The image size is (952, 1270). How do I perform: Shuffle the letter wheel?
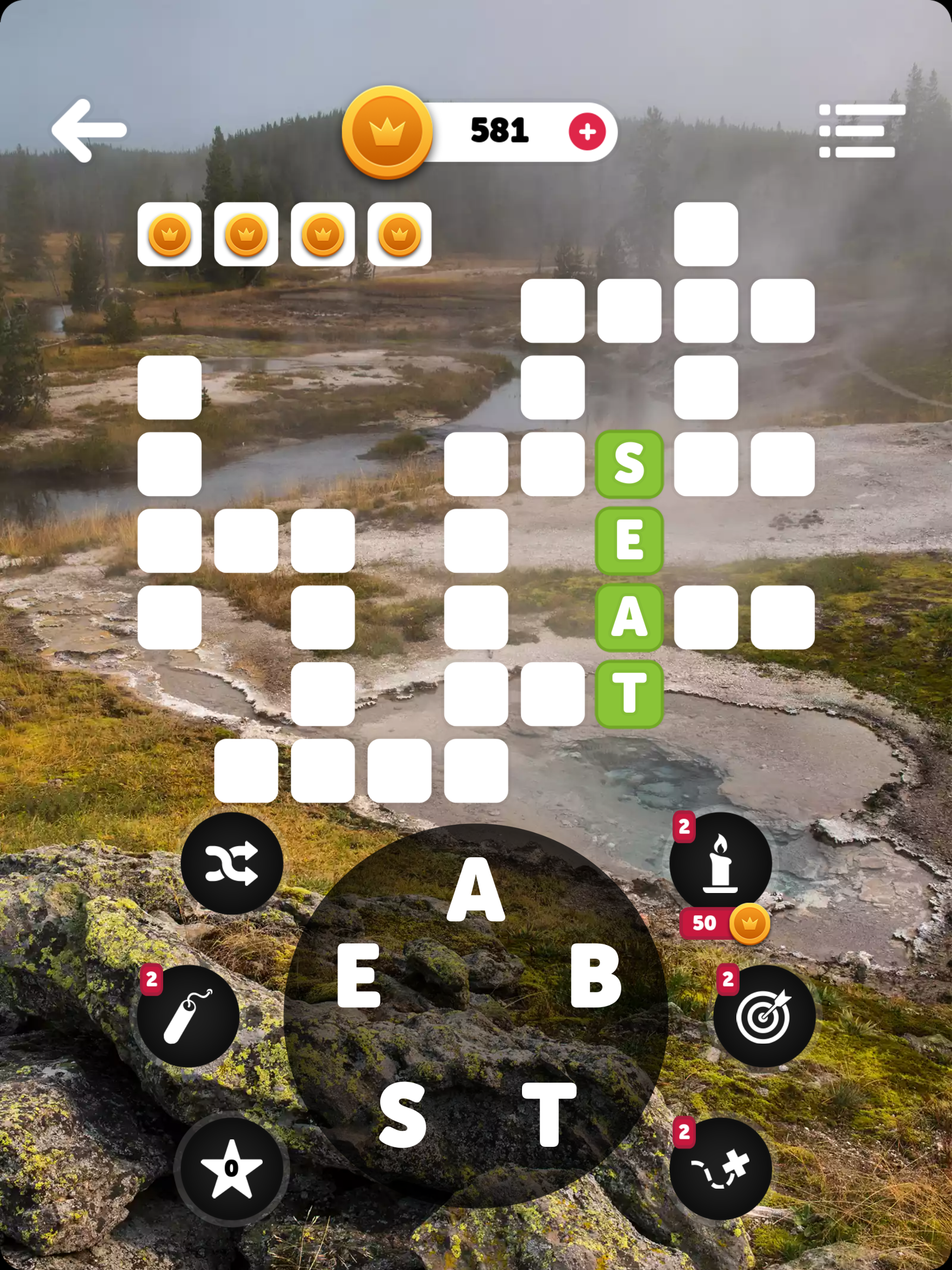(x=232, y=863)
